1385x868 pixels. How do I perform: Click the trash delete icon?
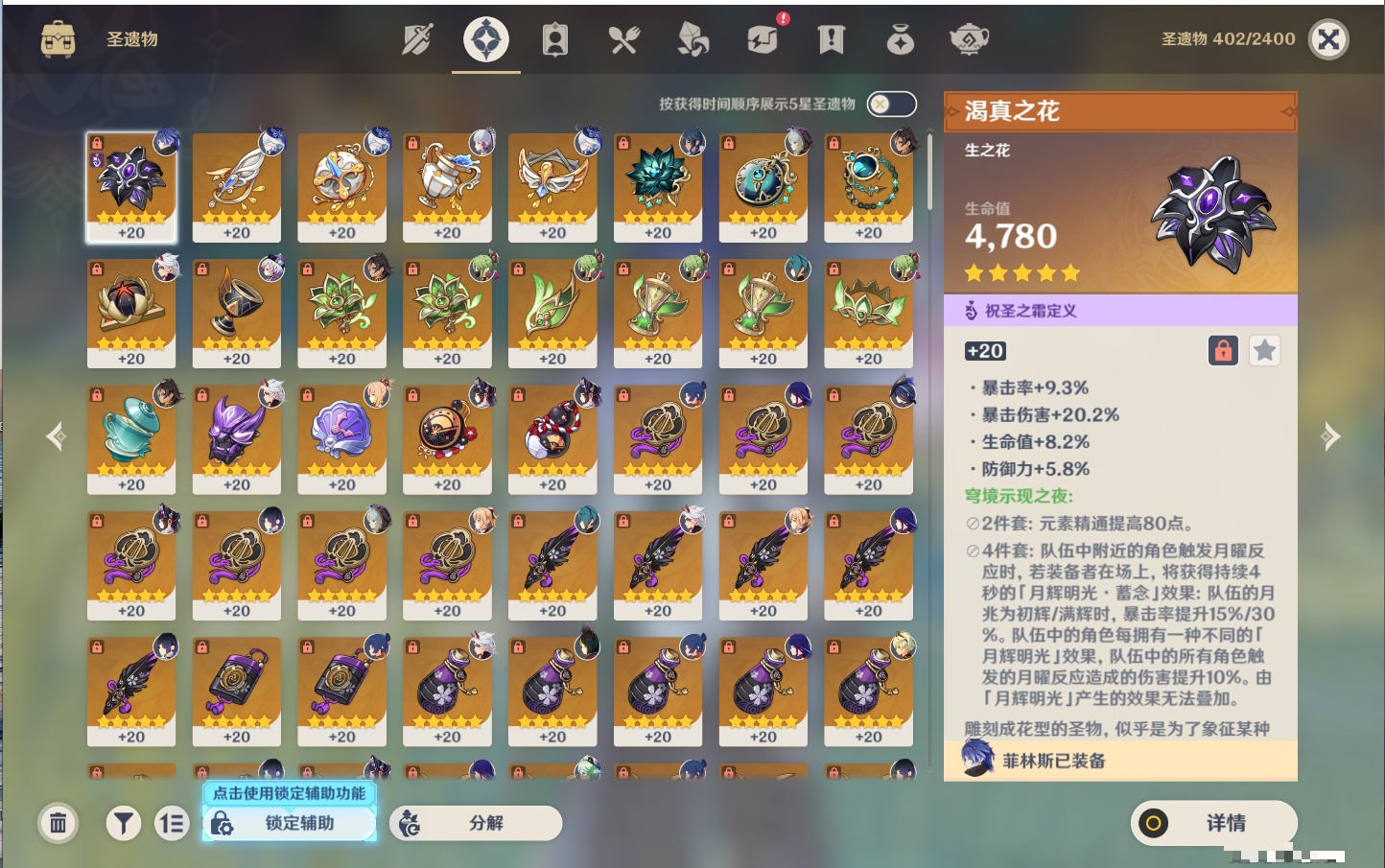coord(58,823)
